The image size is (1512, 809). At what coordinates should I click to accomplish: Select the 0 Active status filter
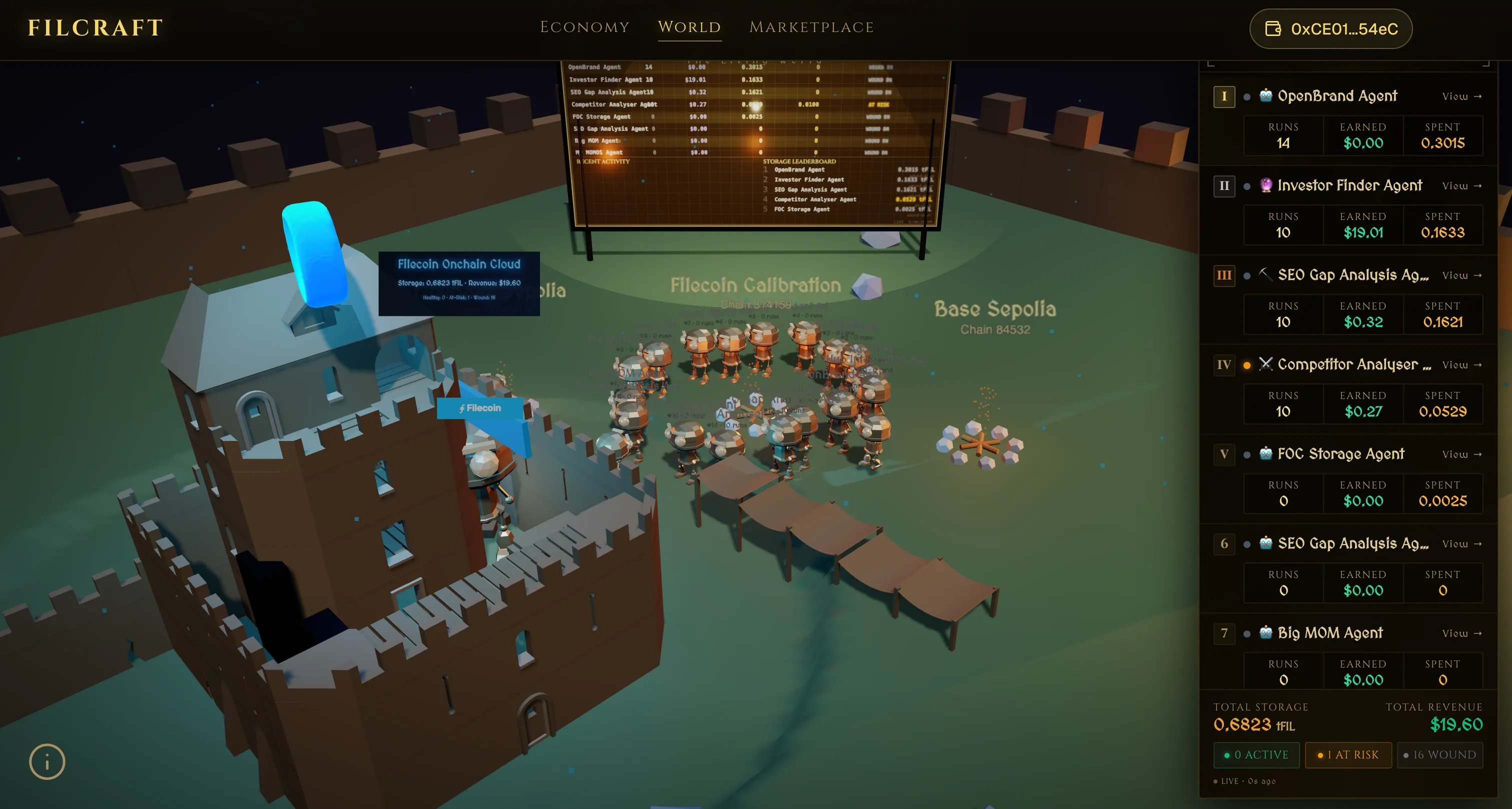point(1256,755)
